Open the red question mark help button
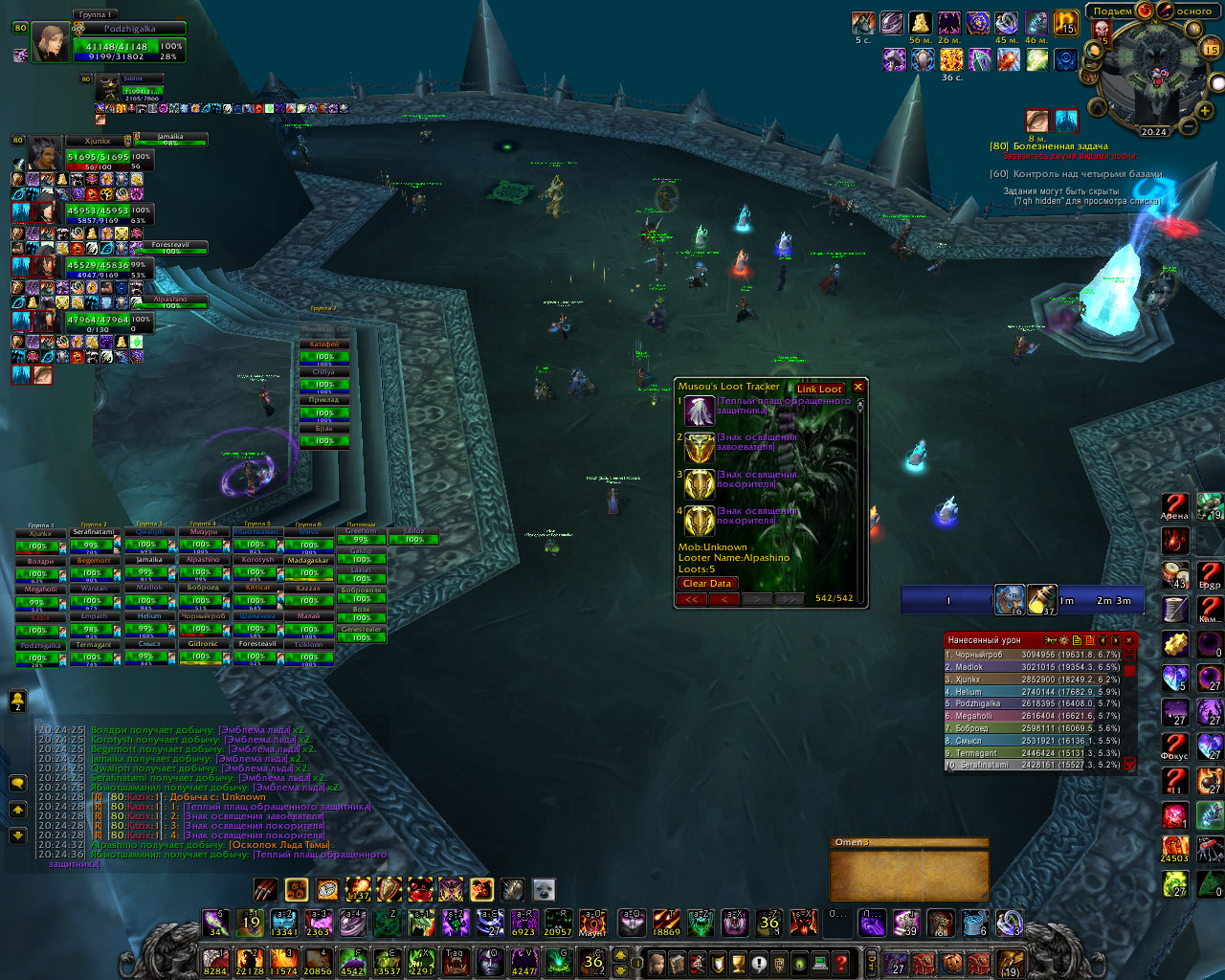The width and height of the screenshot is (1225, 980). [x=841, y=962]
